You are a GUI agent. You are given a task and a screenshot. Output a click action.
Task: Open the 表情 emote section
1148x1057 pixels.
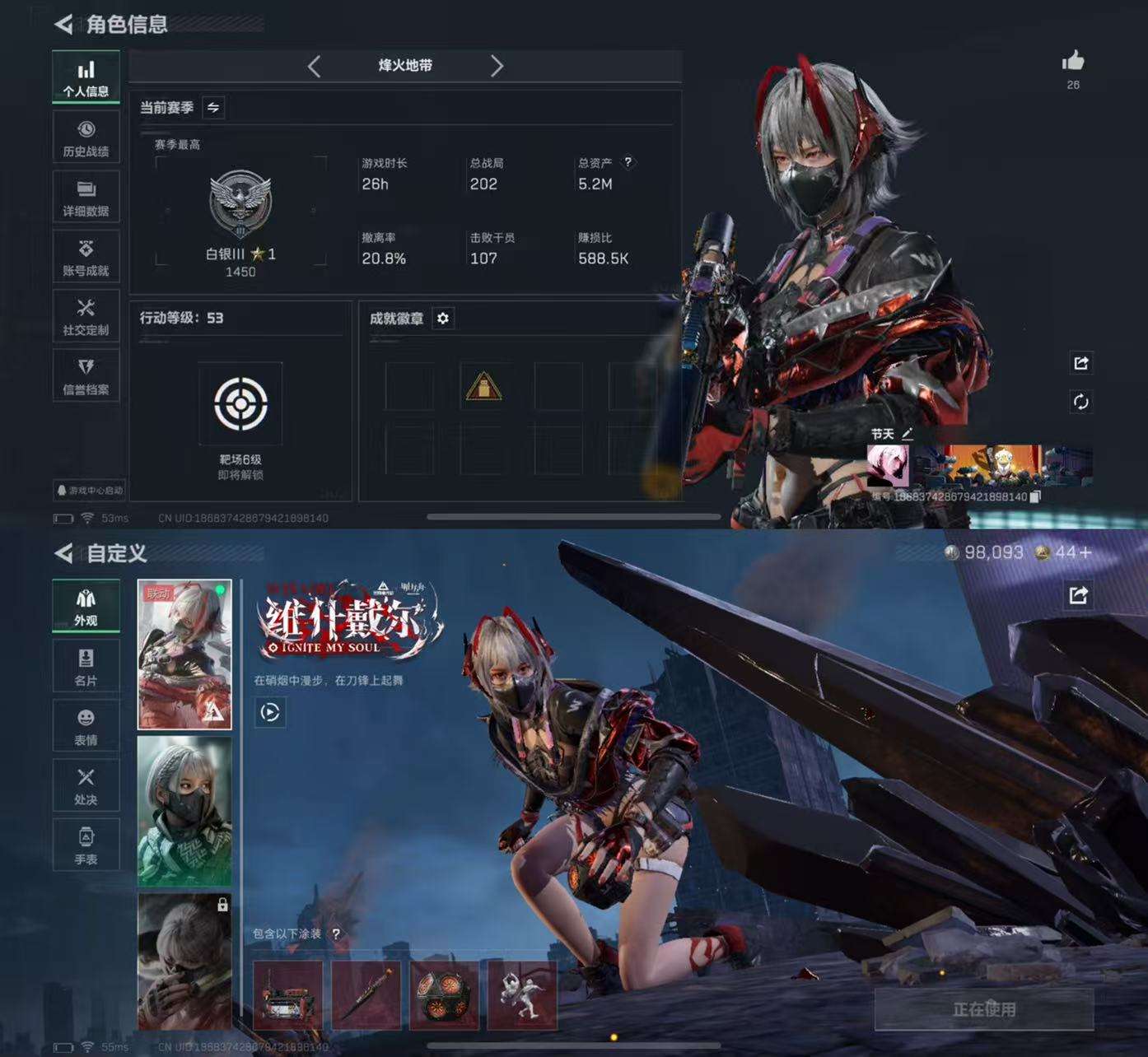click(x=86, y=725)
